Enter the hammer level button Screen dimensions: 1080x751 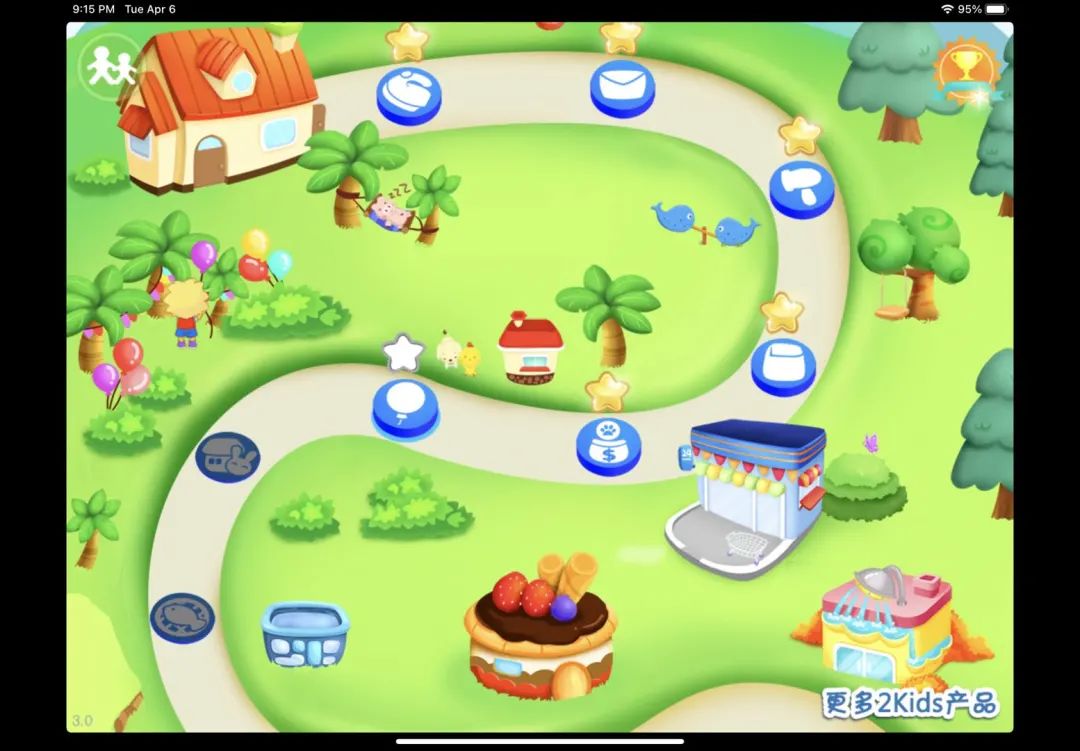click(x=801, y=188)
